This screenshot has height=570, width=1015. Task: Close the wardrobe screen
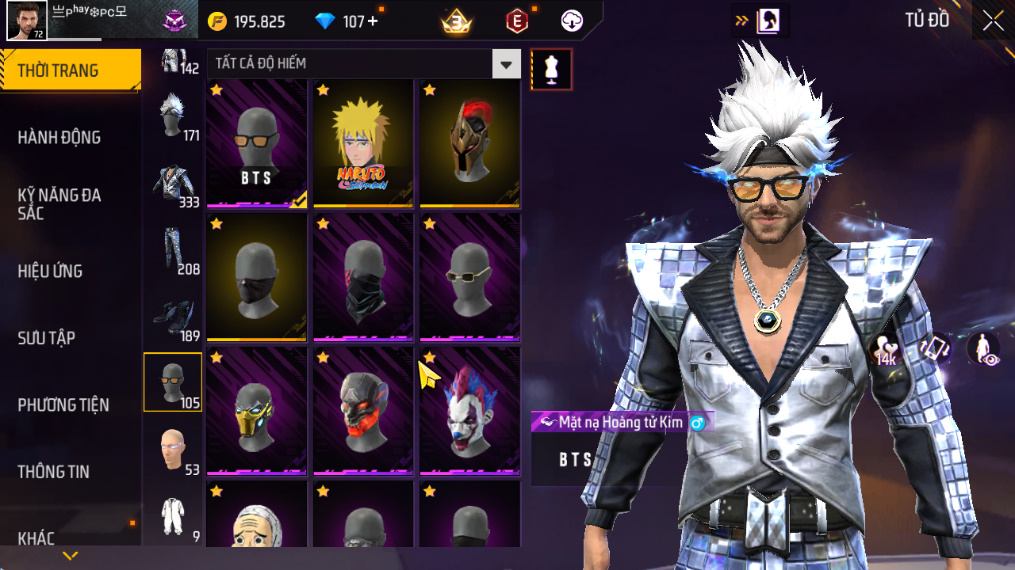tap(992, 20)
